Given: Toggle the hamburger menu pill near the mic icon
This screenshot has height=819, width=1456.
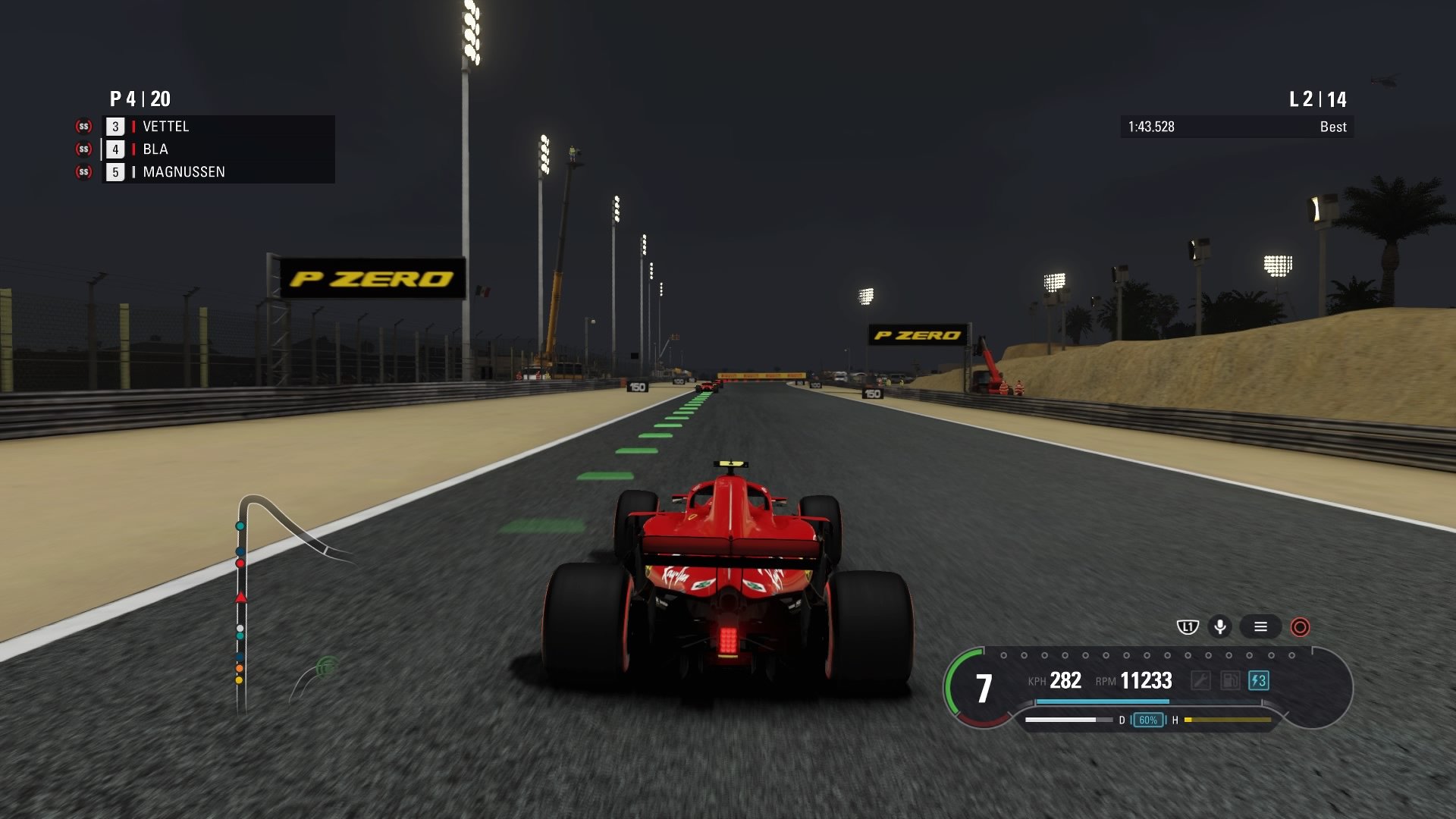Looking at the screenshot, I should (x=1261, y=627).
